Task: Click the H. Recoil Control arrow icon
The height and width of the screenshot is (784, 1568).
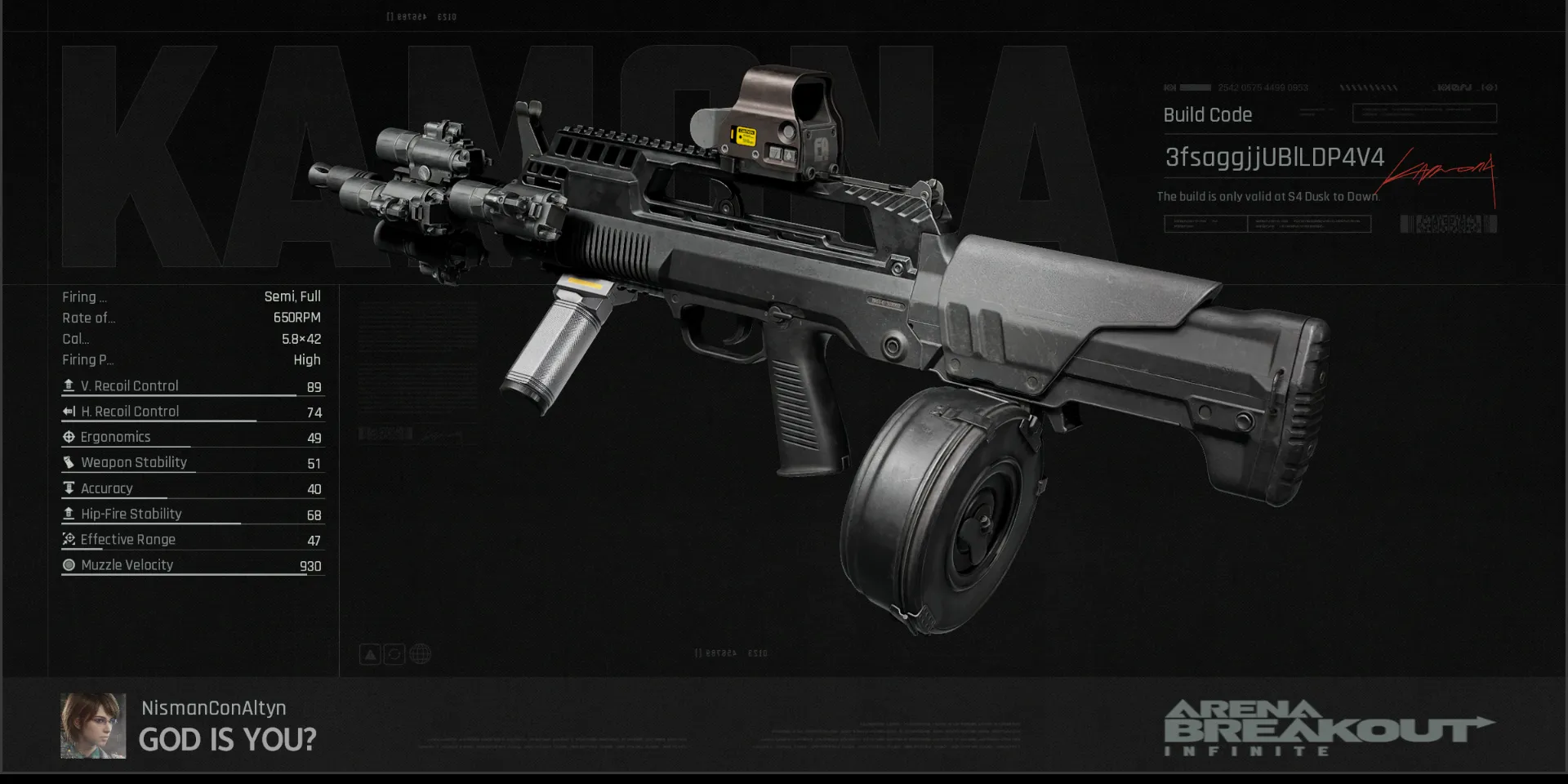Action: pos(69,411)
